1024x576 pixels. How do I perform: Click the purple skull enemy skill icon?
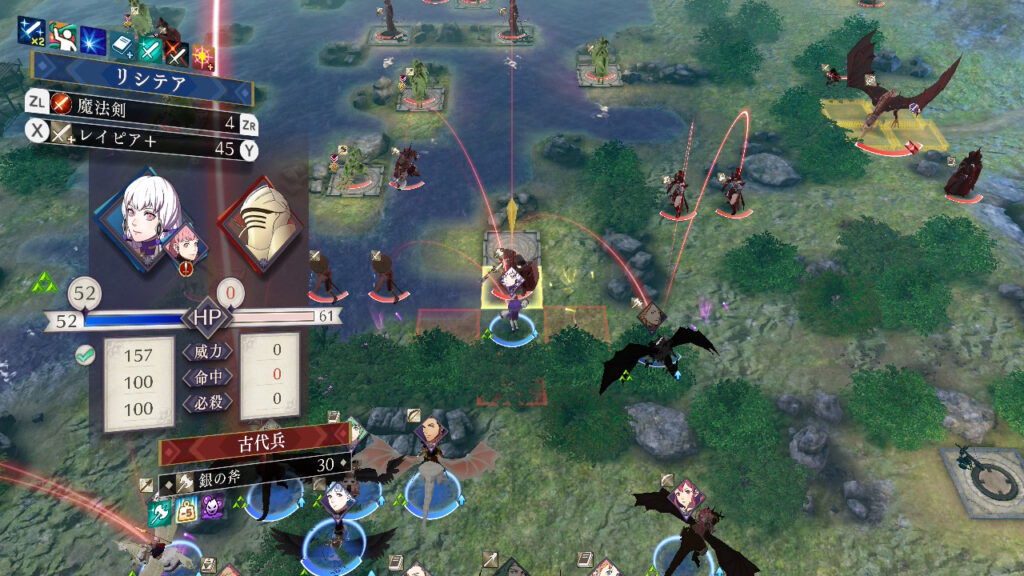213,507
